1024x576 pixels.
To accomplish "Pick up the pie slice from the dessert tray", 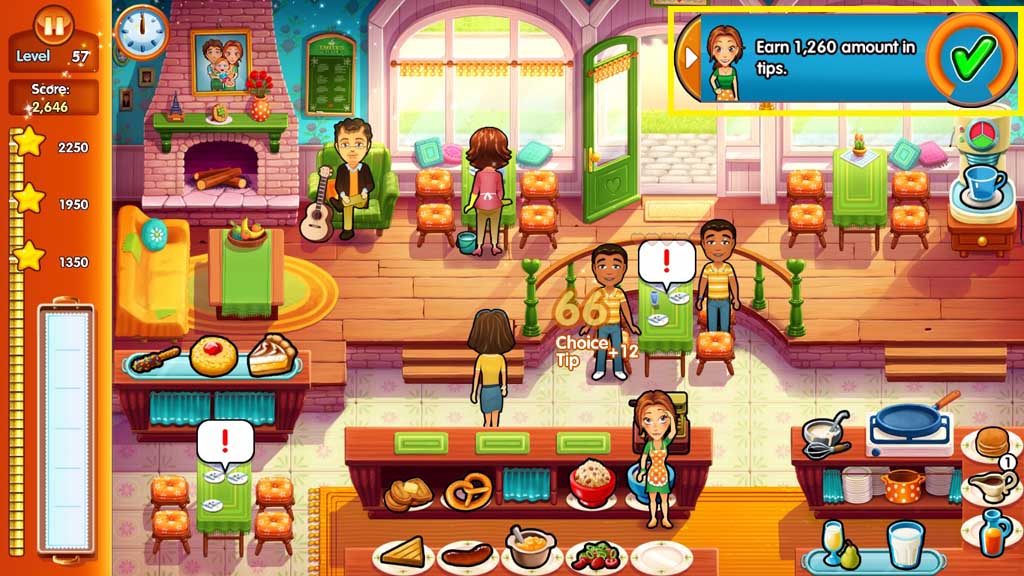I will 272,355.
